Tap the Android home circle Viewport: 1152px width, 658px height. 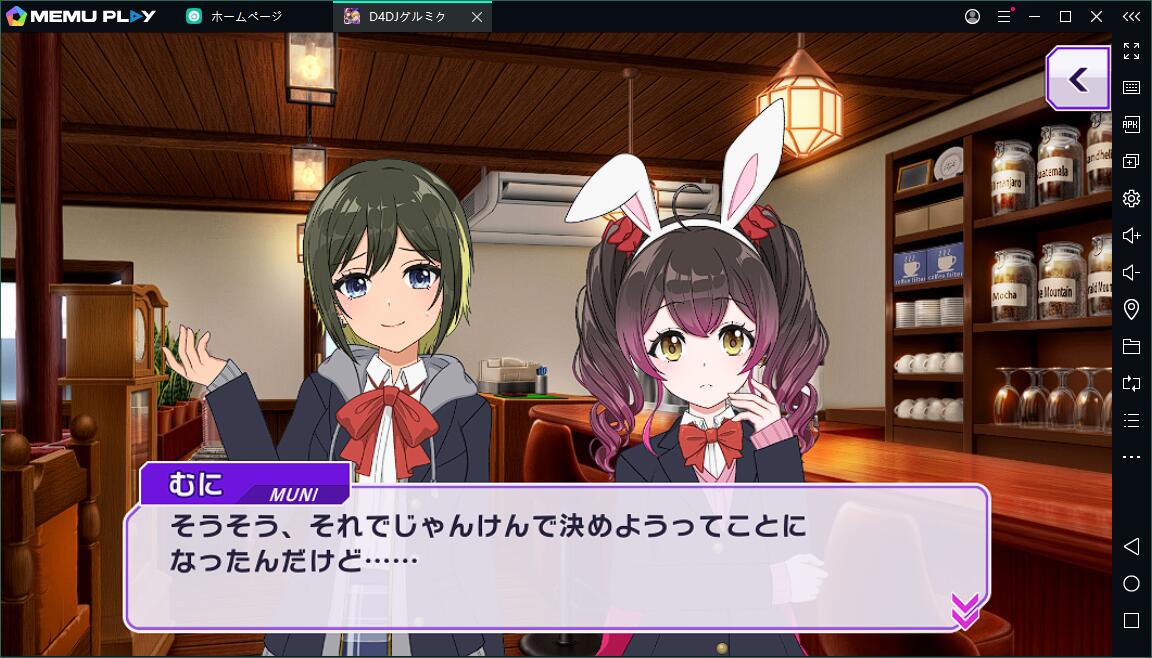pyautogui.click(x=1131, y=583)
